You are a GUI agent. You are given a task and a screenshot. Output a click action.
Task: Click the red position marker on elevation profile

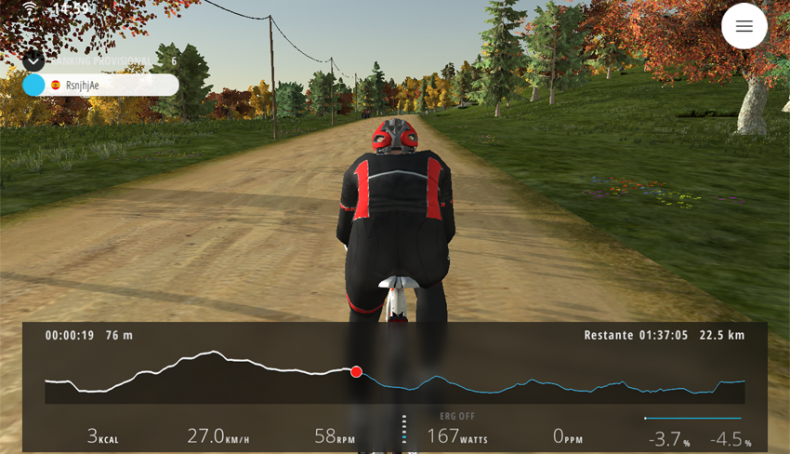pos(356,372)
